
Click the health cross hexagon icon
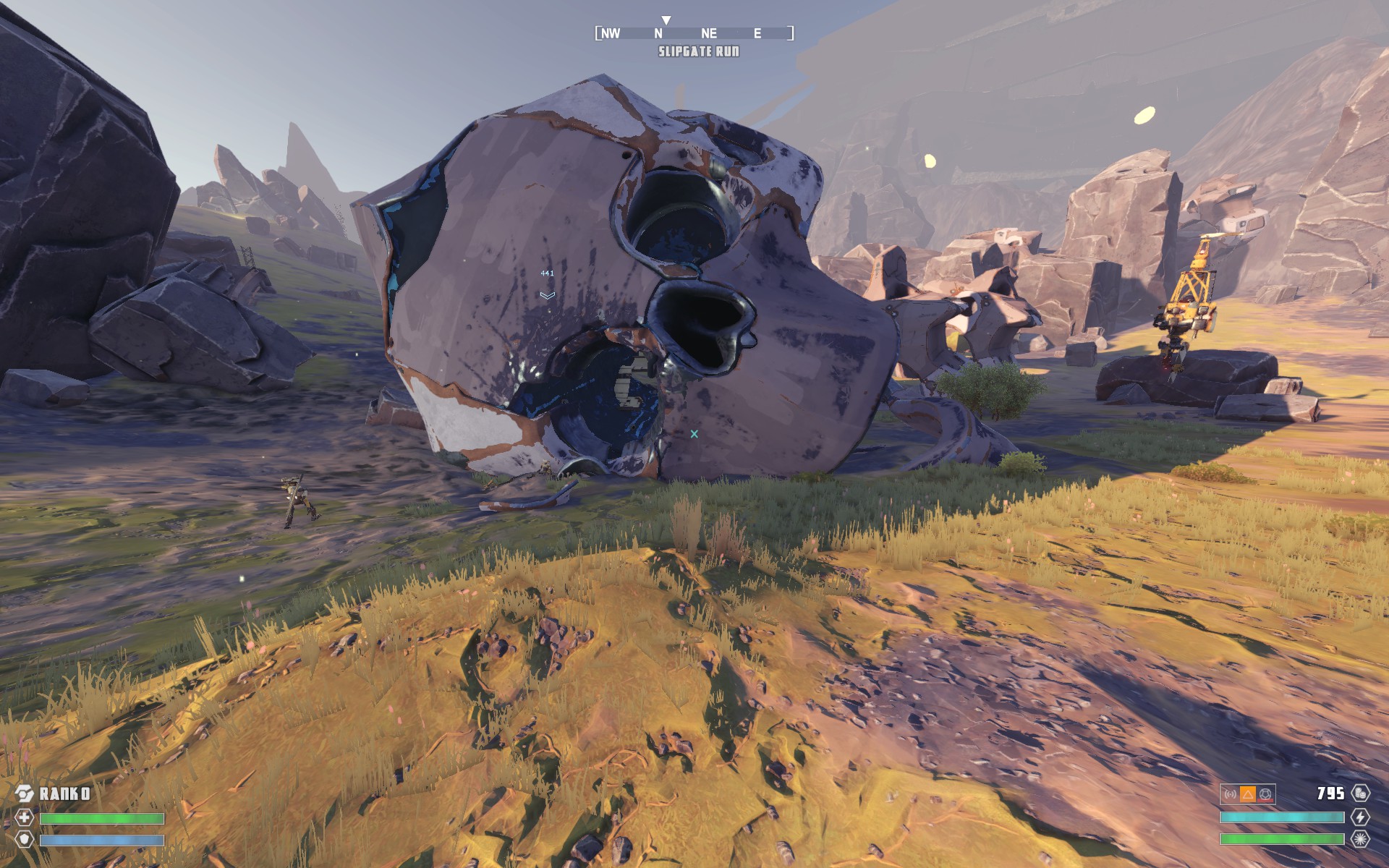click(x=25, y=818)
